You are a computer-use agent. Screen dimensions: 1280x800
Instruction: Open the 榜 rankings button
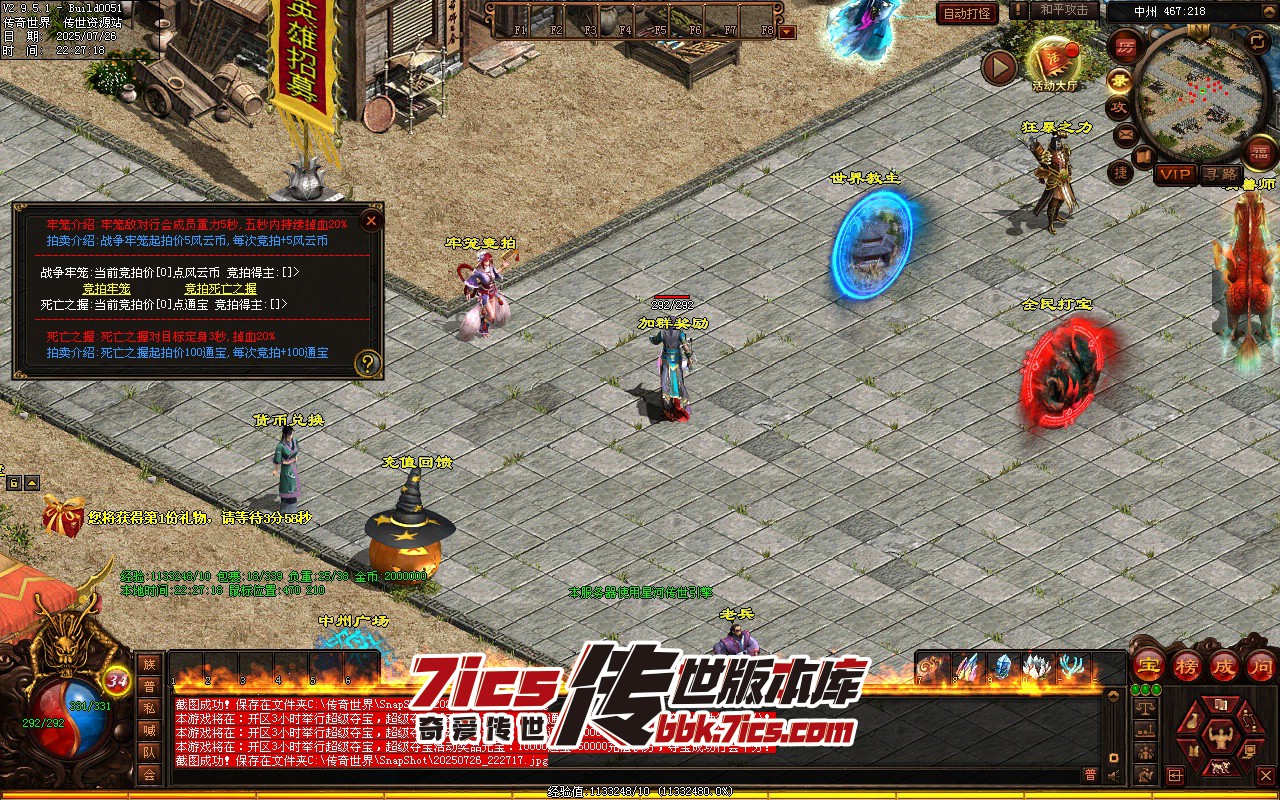[1187, 664]
